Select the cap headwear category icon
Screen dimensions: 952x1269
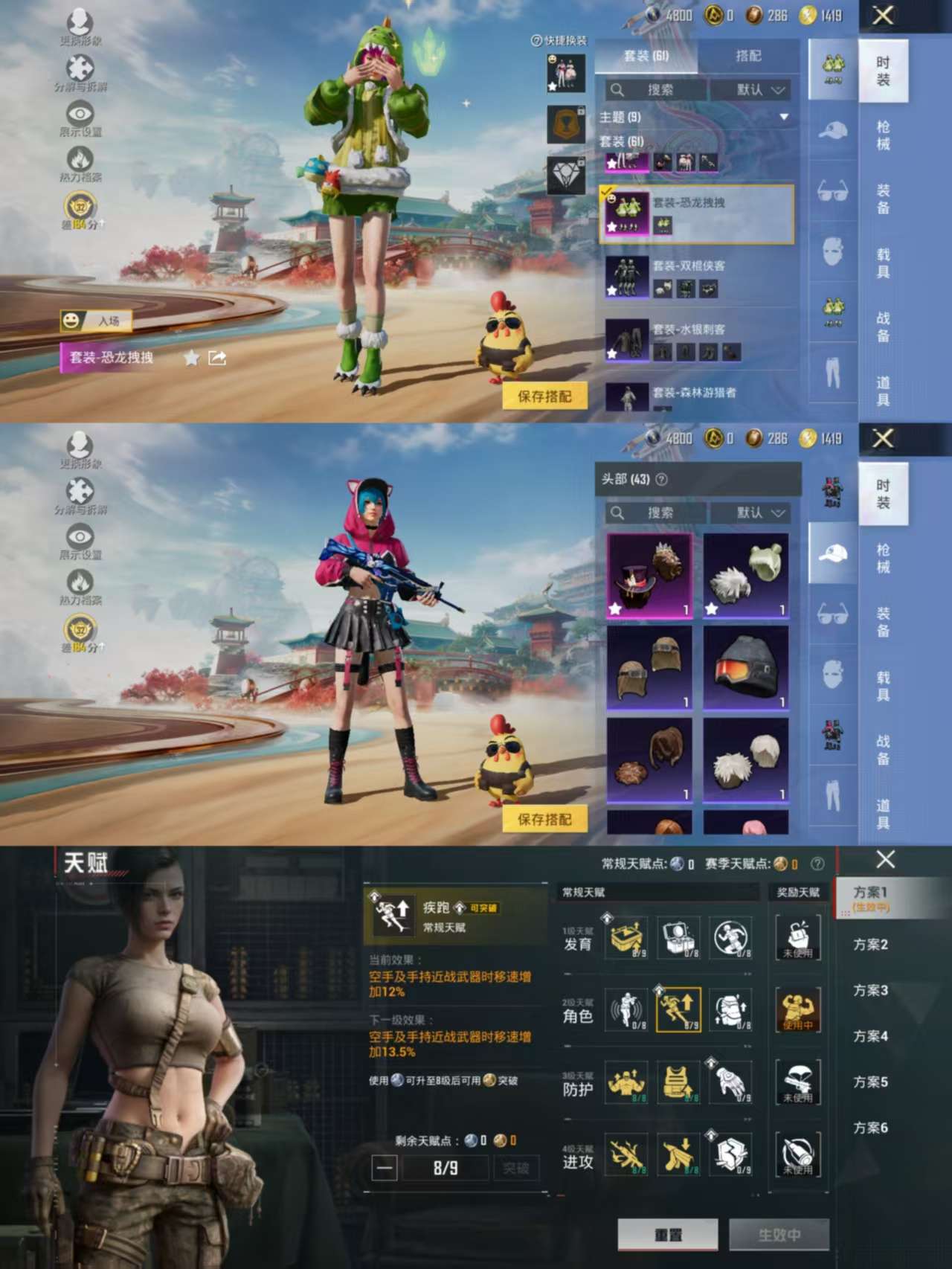click(x=833, y=554)
